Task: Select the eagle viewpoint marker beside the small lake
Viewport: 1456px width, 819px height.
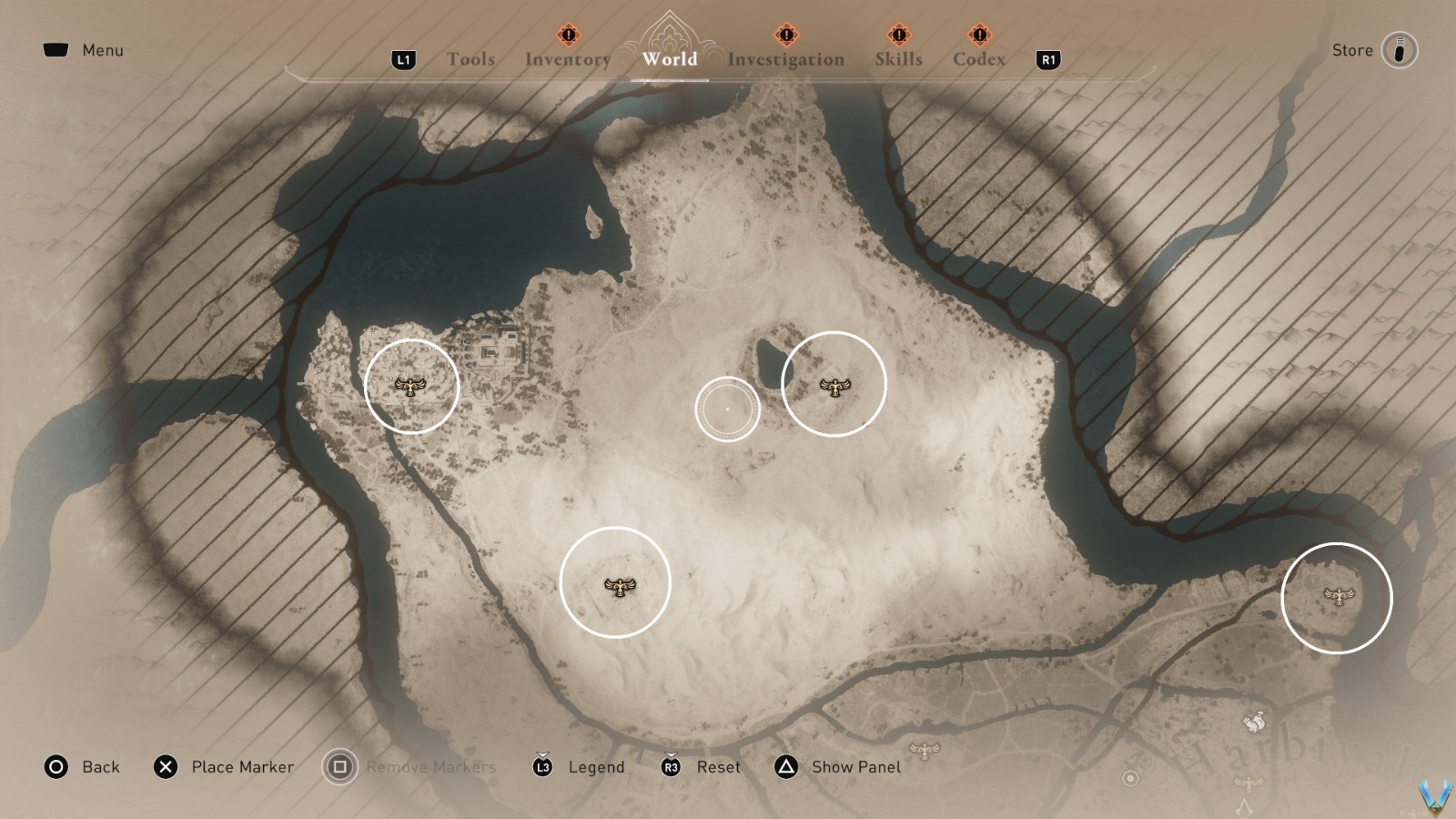Action: [x=834, y=388]
